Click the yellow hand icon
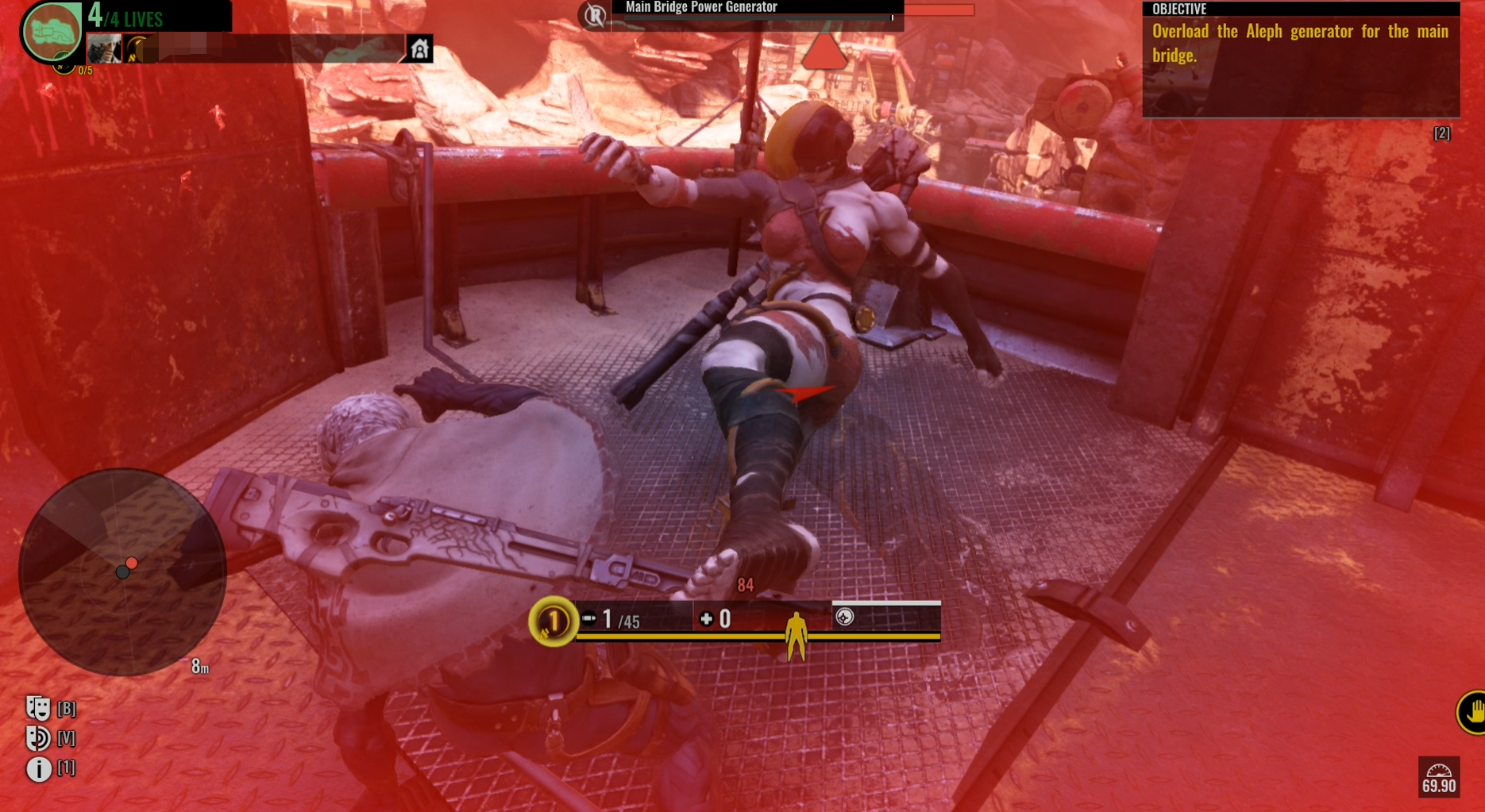This screenshot has width=1485, height=812. point(1471,711)
